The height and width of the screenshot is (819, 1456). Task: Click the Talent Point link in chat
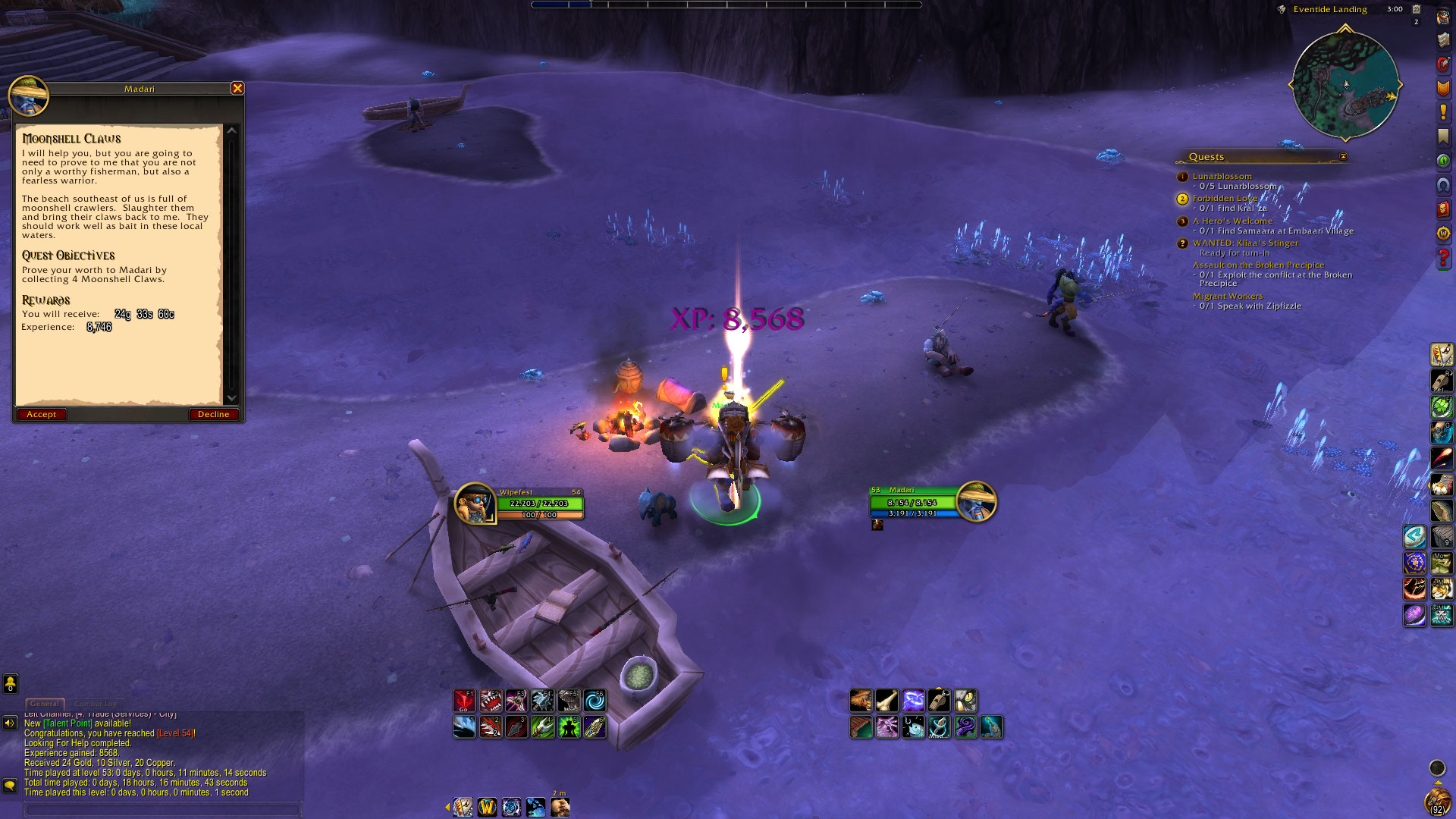coord(68,723)
